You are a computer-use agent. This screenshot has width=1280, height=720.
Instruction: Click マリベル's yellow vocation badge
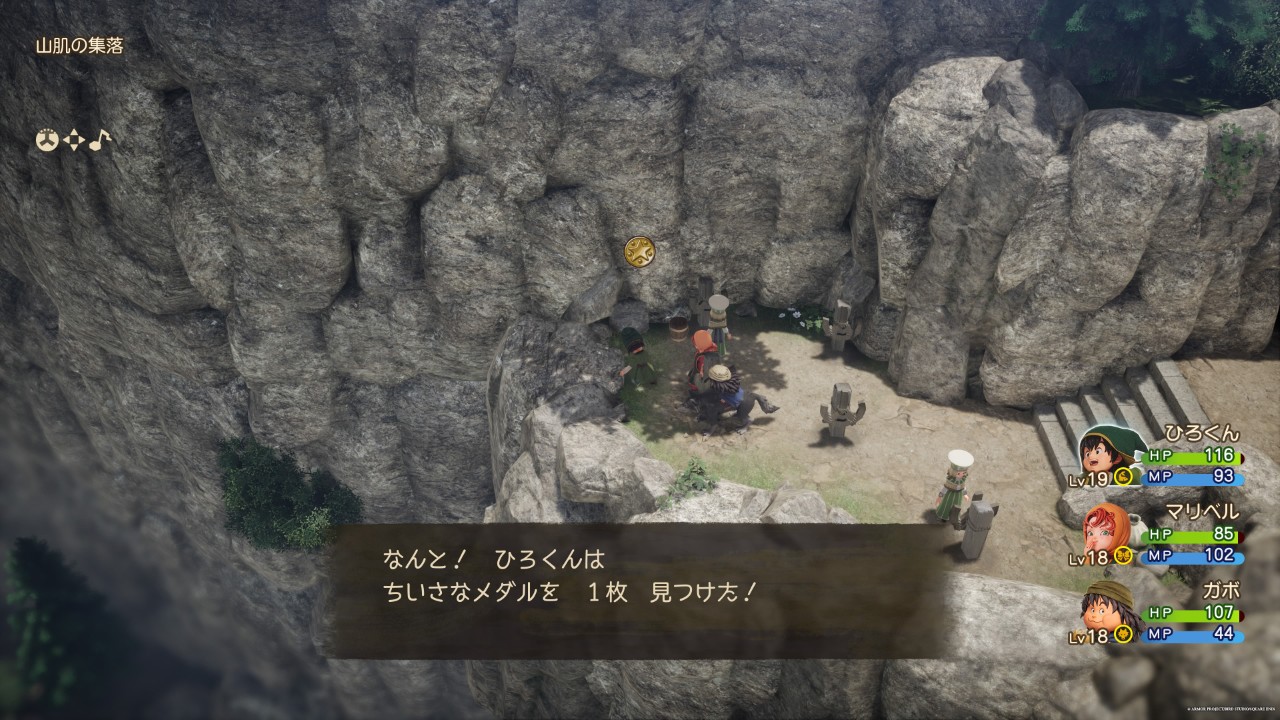coord(1123,556)
